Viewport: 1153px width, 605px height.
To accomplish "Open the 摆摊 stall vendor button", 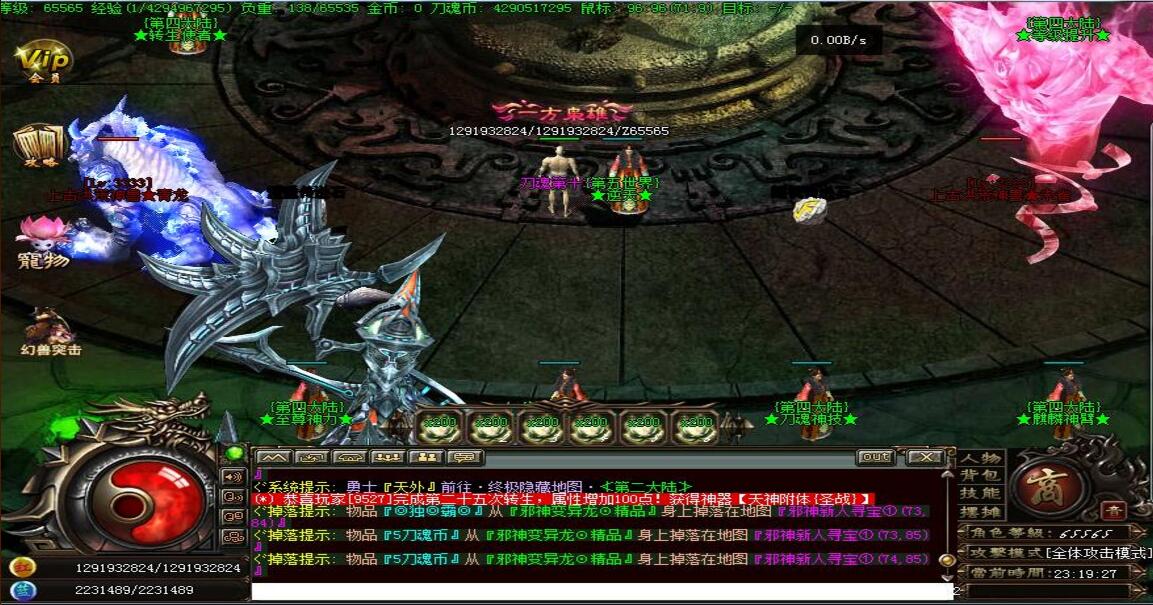I will point(980,512).
